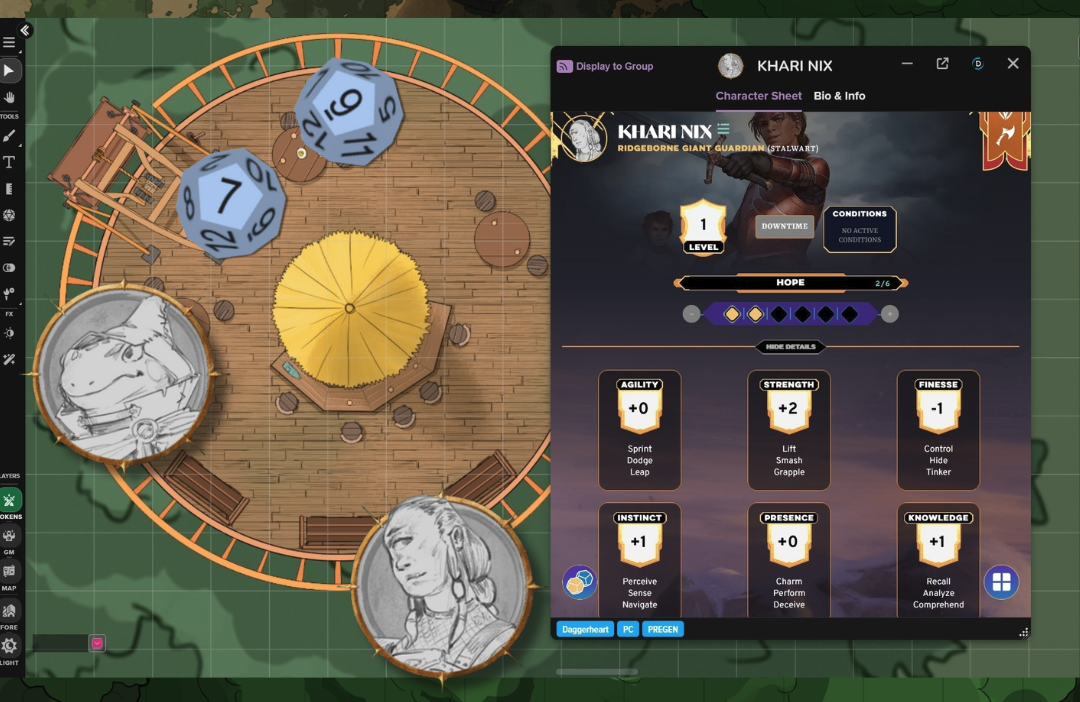Click the dice icon on the sheet
Image resolution: width=1080 pixels, height=702 pixels.
point(579,582)
